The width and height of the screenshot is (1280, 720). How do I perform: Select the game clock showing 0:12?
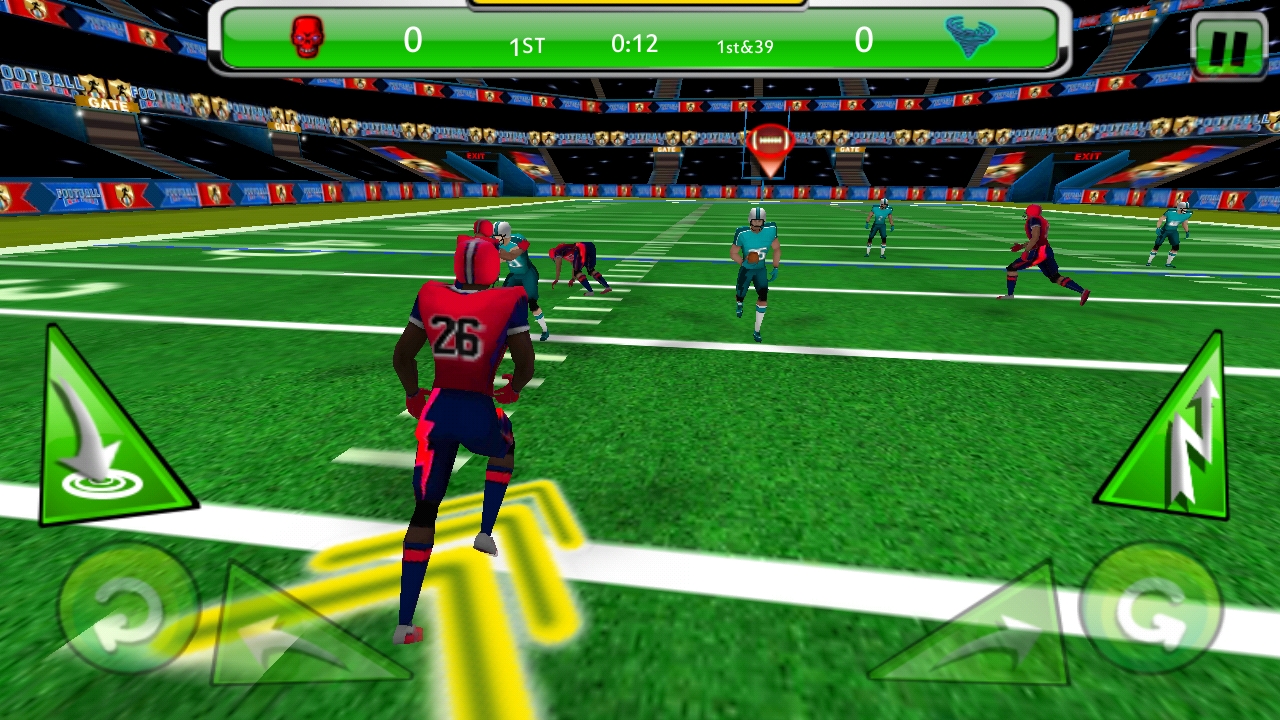pos(633,43)
